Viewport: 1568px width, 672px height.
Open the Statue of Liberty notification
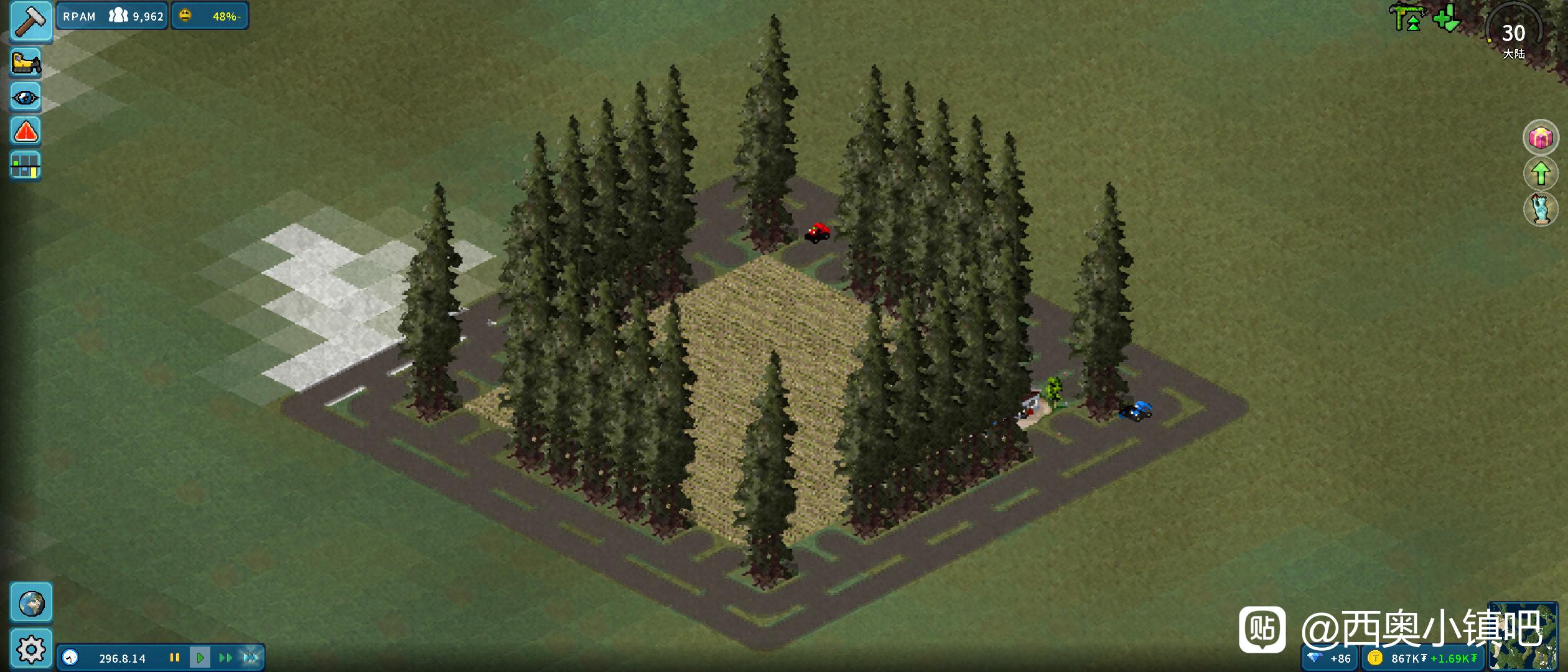[x=1541, y=209]
